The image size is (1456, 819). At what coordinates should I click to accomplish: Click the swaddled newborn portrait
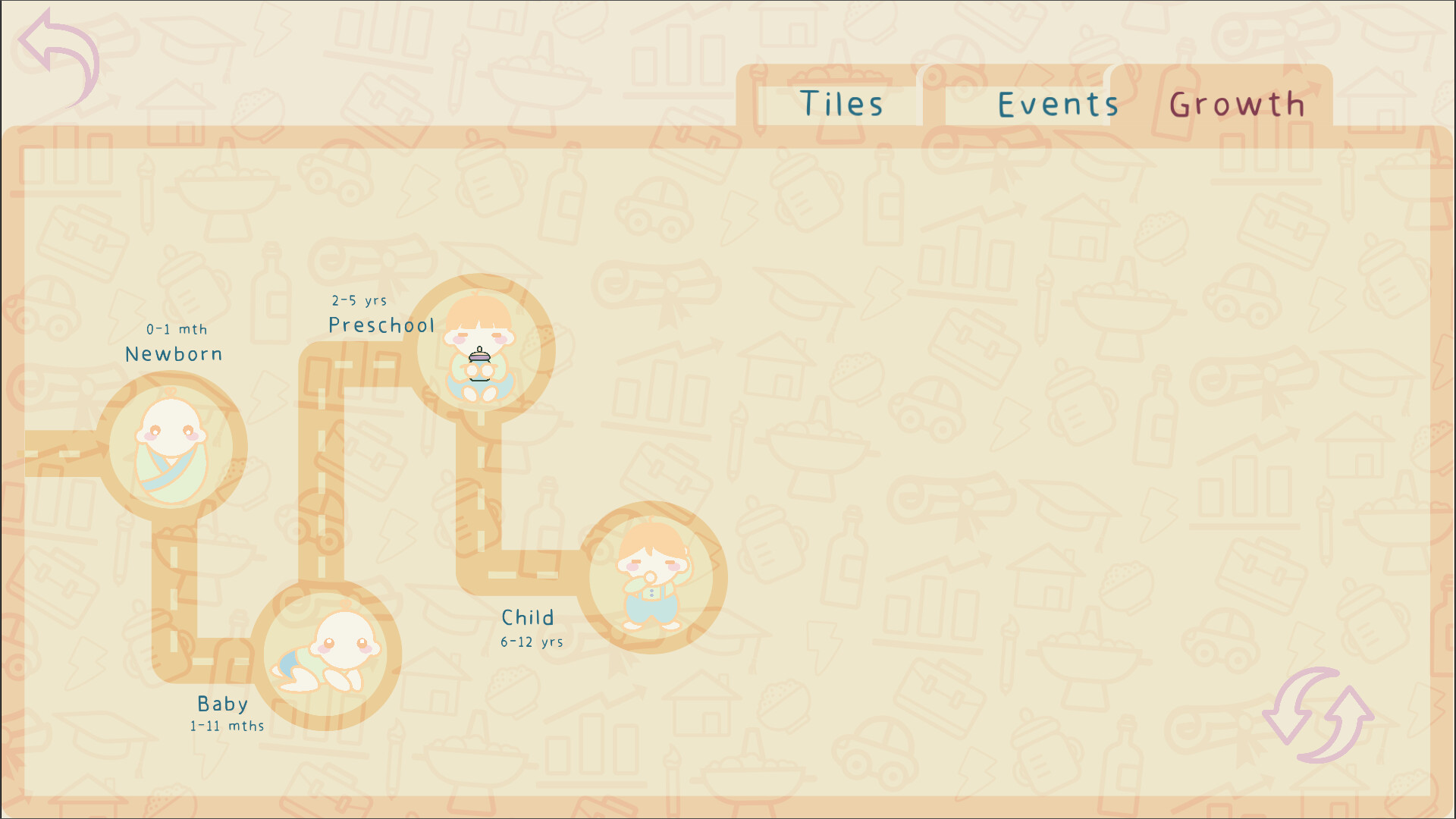click(172, 447)
